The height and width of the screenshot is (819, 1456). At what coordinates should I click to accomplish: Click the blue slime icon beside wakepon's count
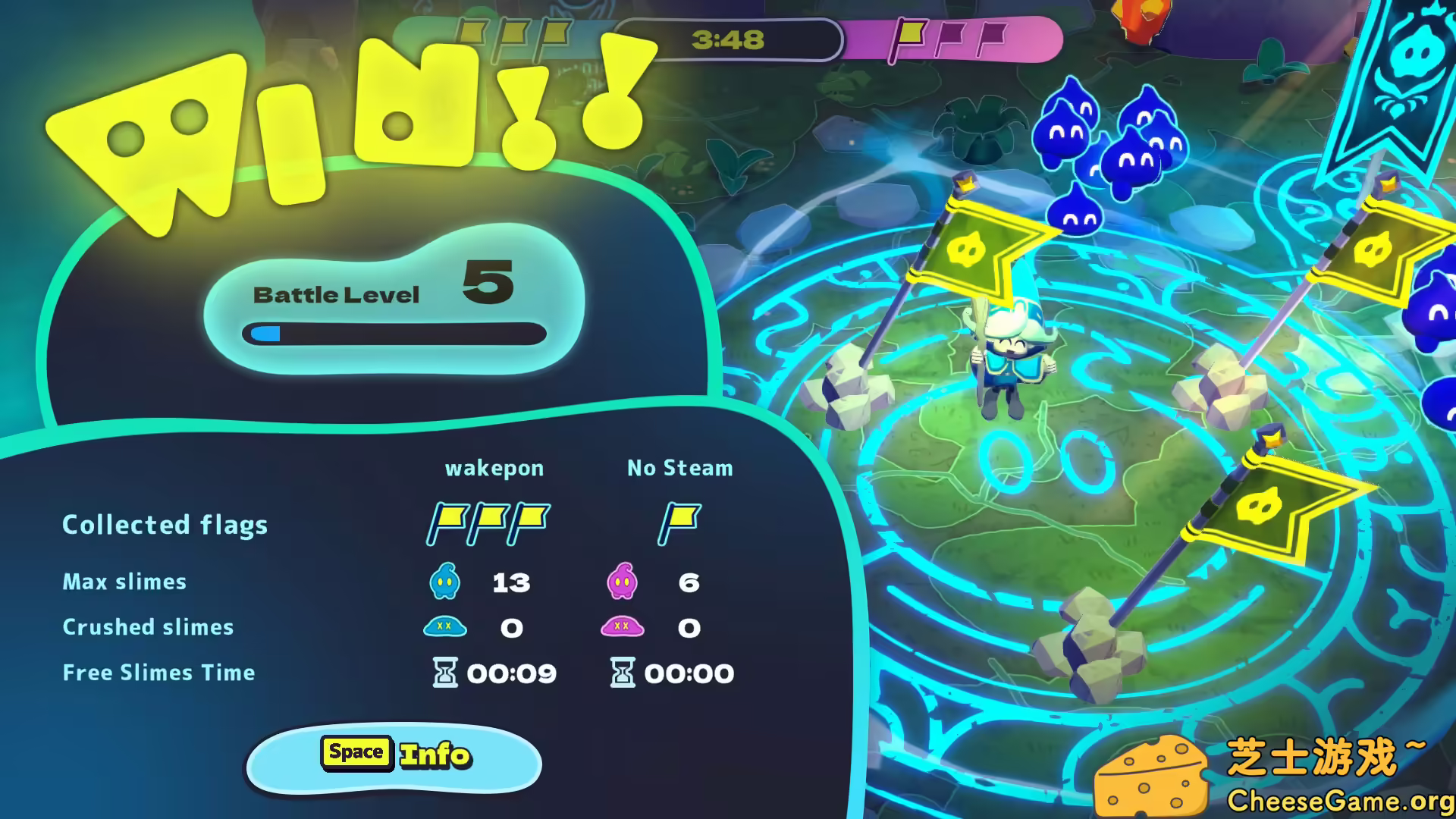[446, 582]
